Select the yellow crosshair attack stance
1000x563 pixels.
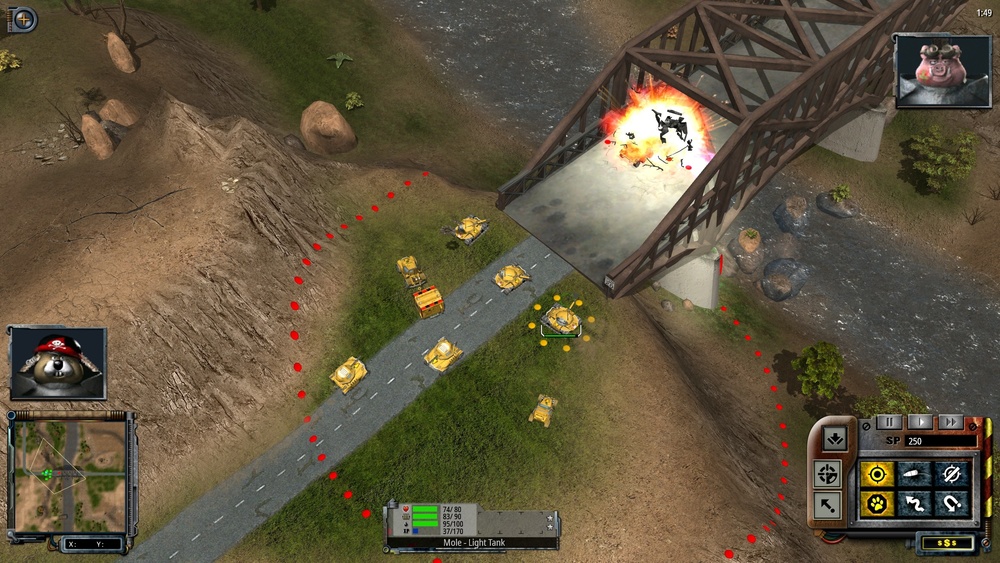coord(877,474)
